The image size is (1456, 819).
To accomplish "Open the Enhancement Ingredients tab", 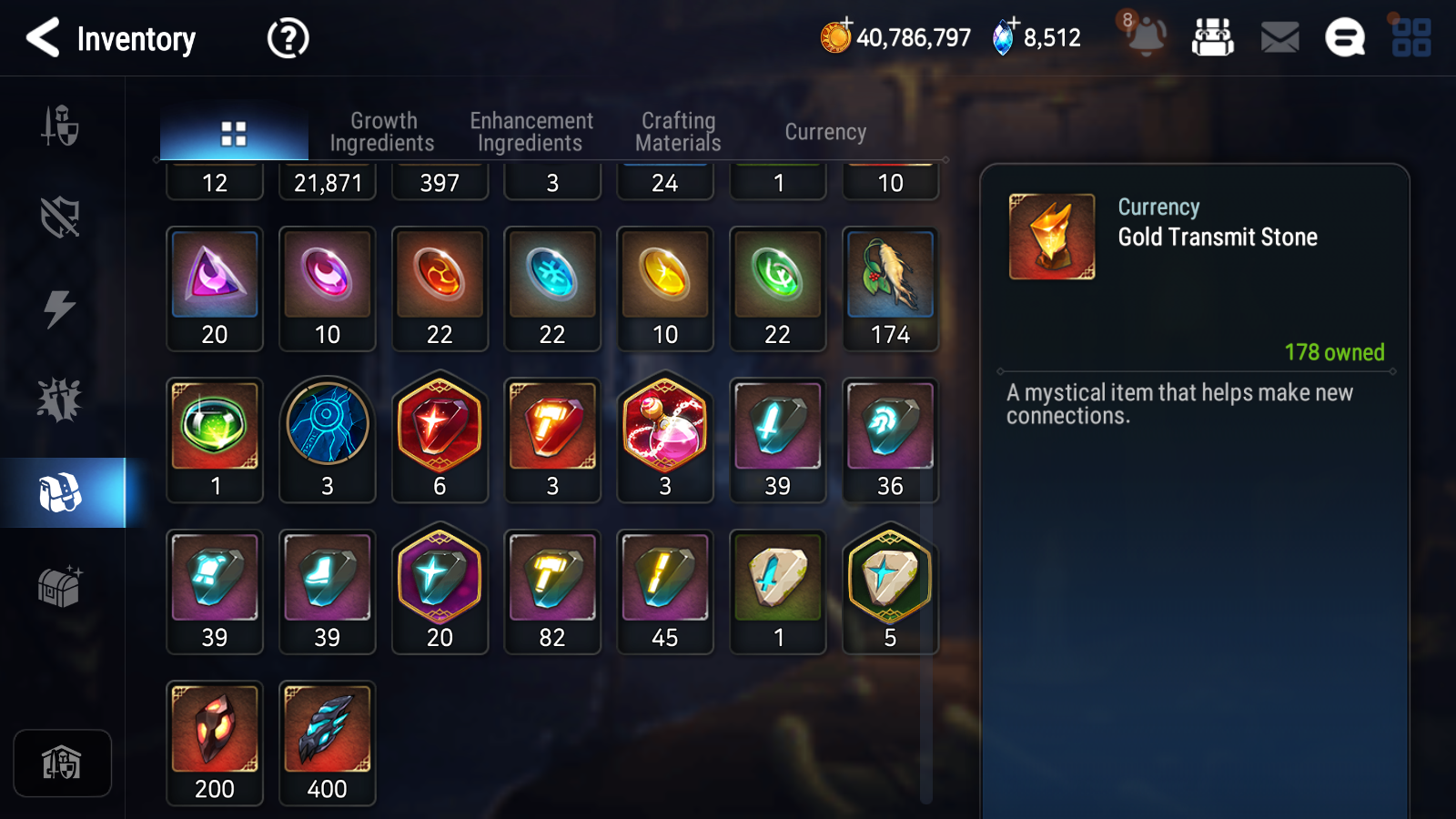I will (531, 132).
